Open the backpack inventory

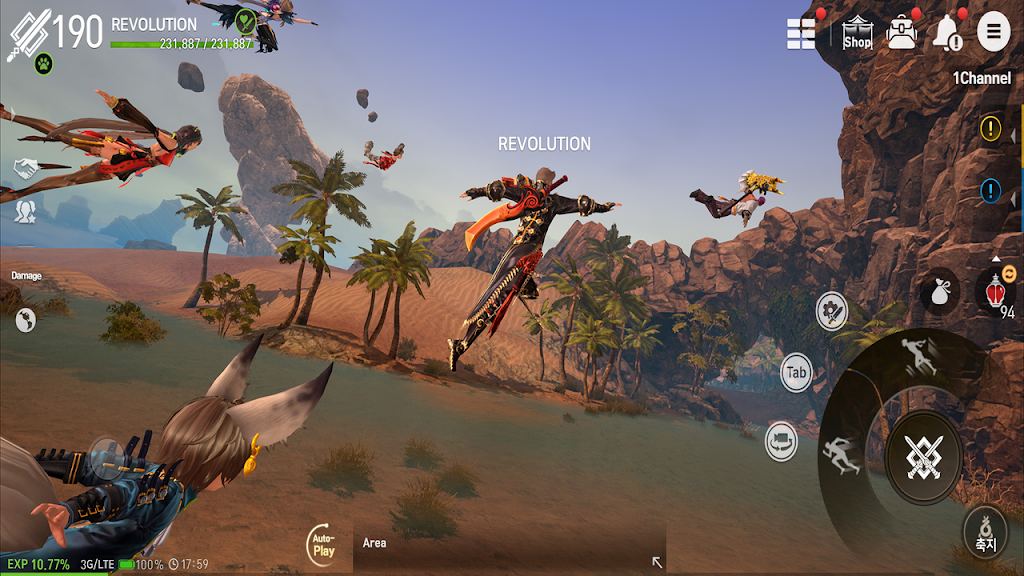(902, 33)
